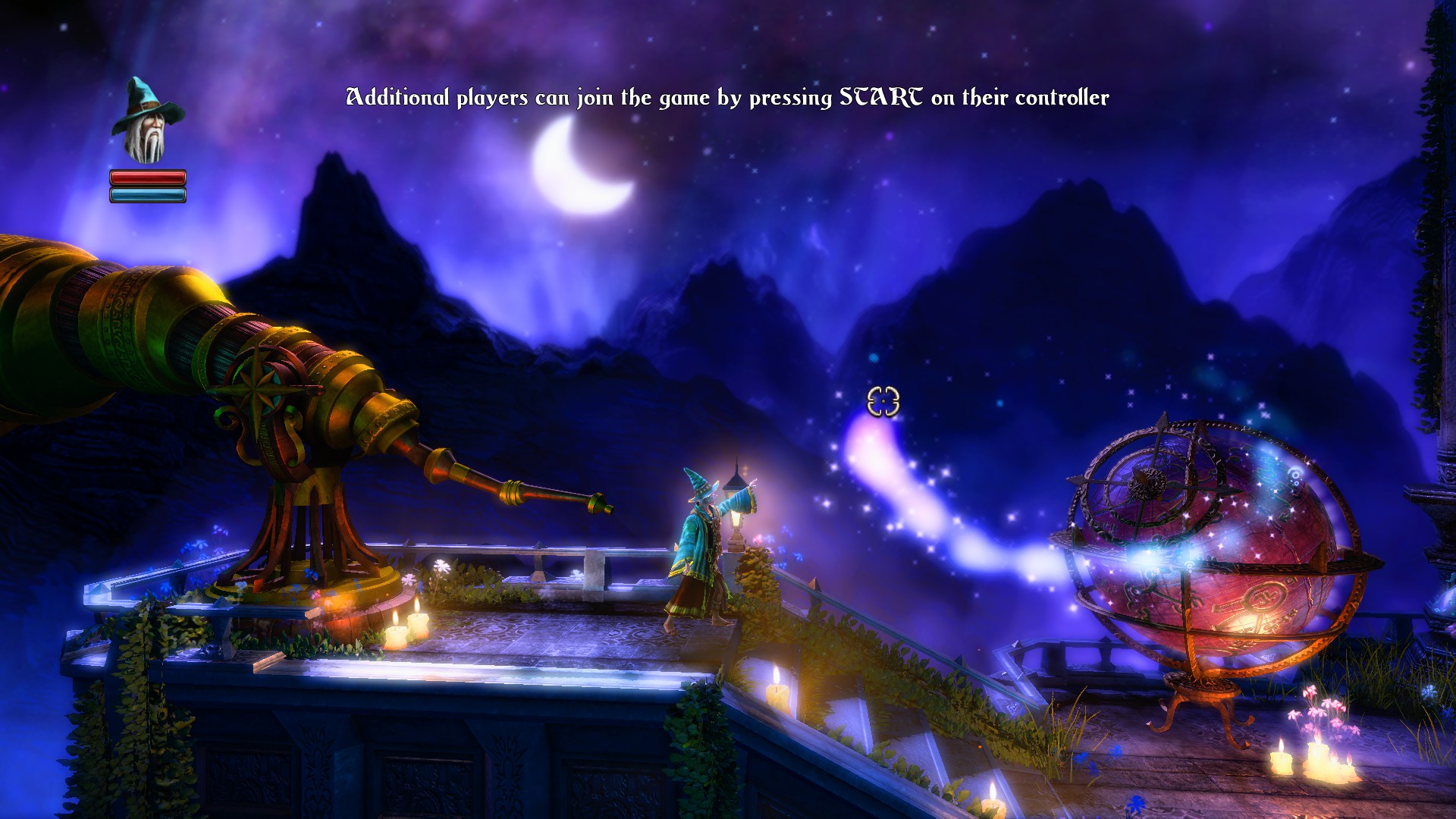Click the red health bar
1456x819 pixels.
click(x=149, y=178)
